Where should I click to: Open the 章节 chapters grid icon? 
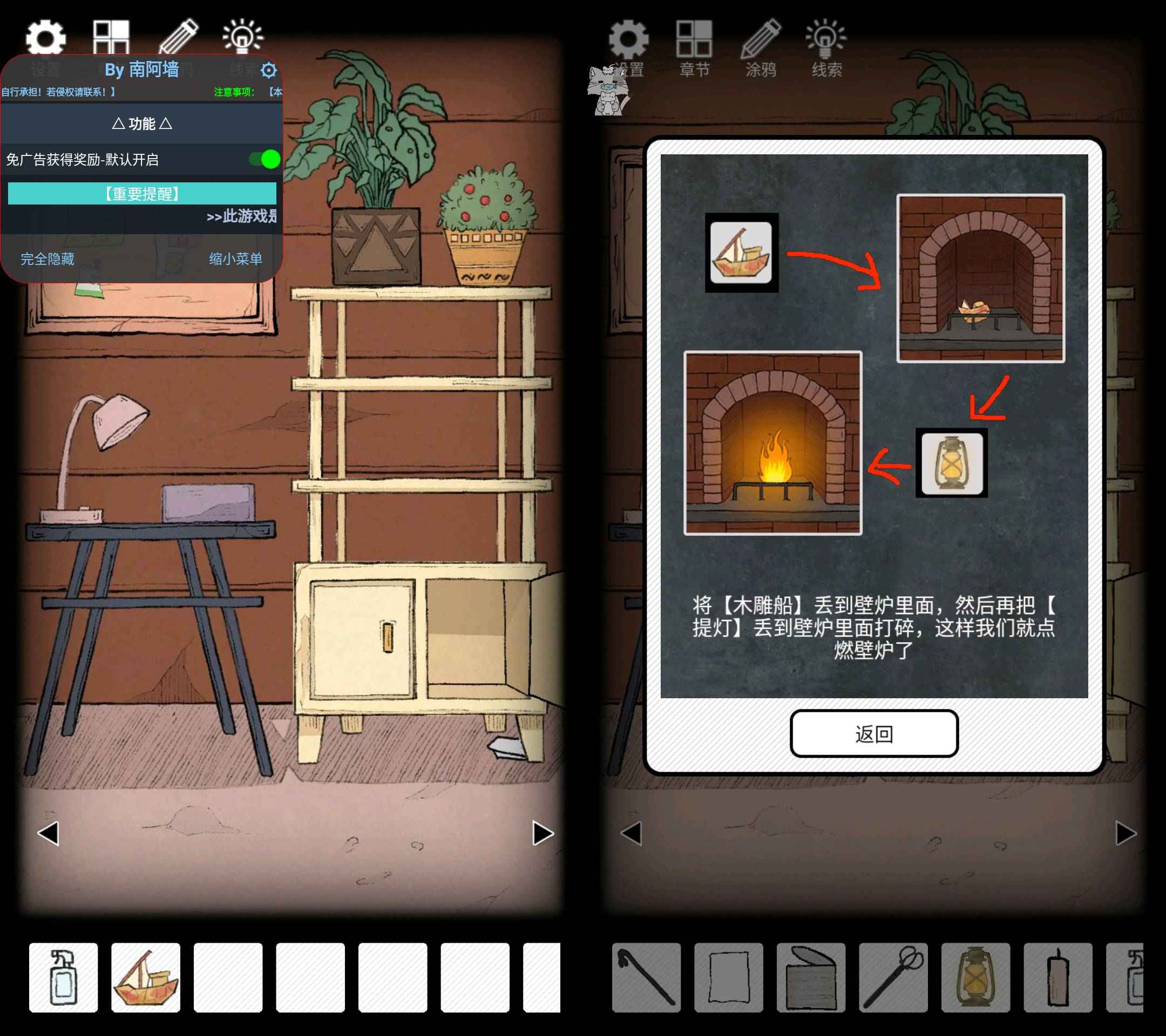(x=112, y=37)
